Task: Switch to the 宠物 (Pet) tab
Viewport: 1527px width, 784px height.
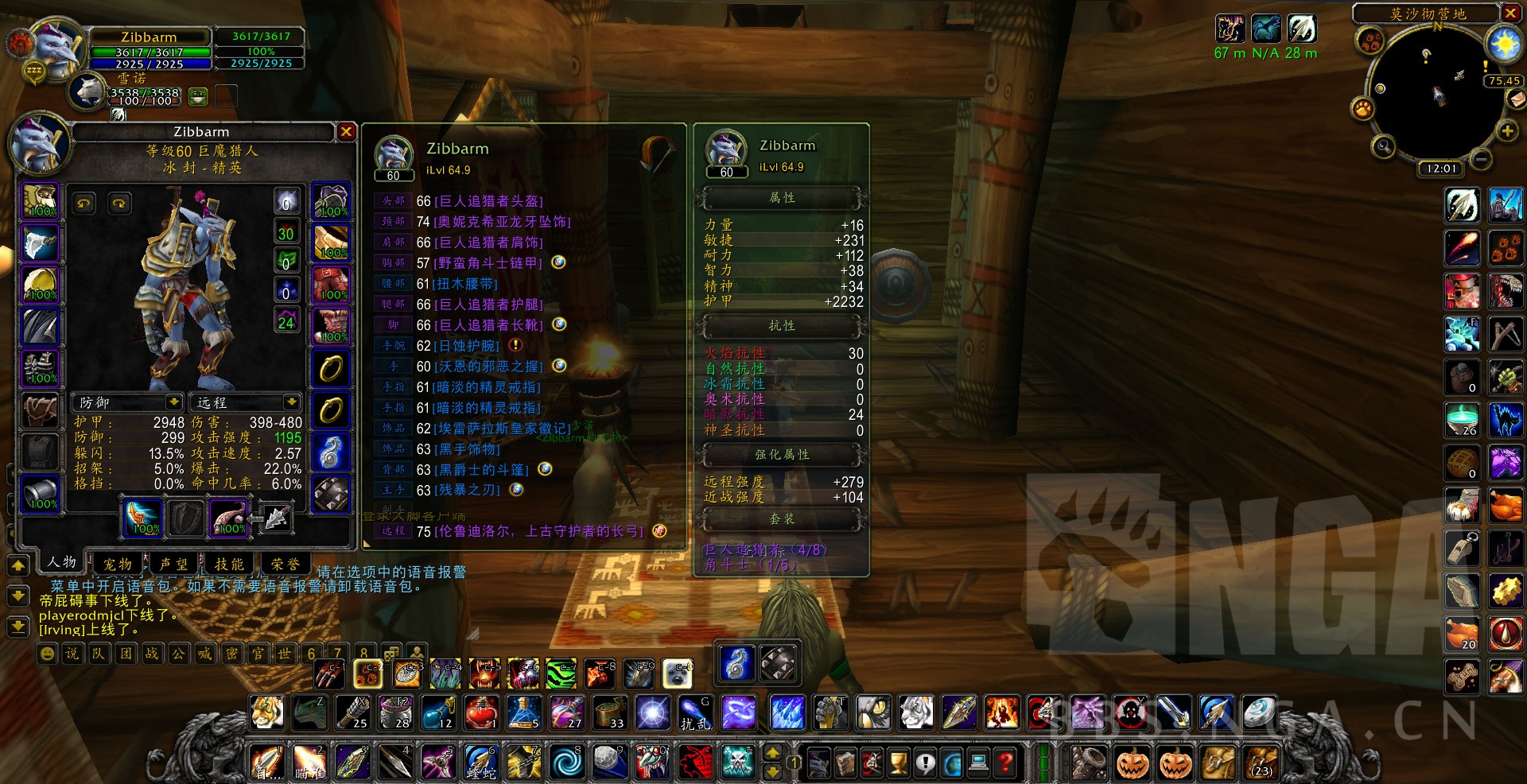Action: 116,564
